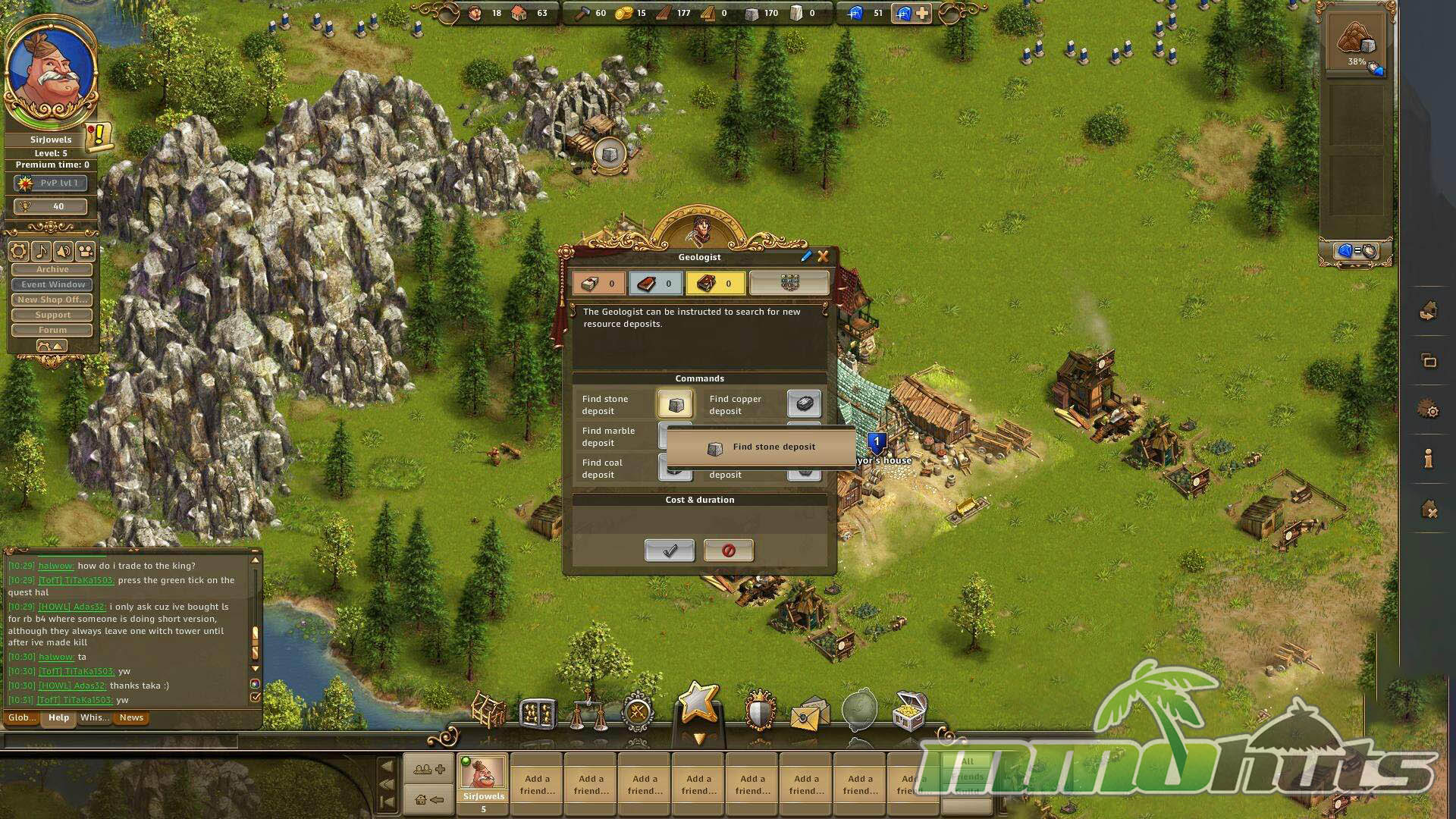The width and height of the screenshot is (1456, 819).
Task: Click the yellow exclamation quest icon
Action: coord(99,136)
